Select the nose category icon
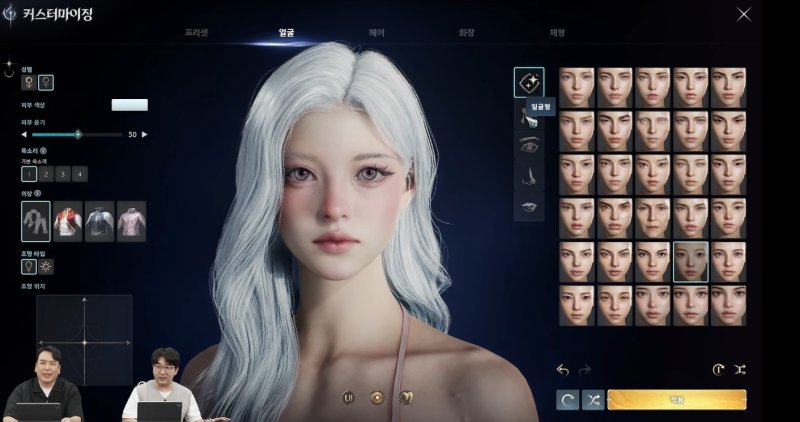The height and width of the screenshot is (422, 800). pos(529,176)
